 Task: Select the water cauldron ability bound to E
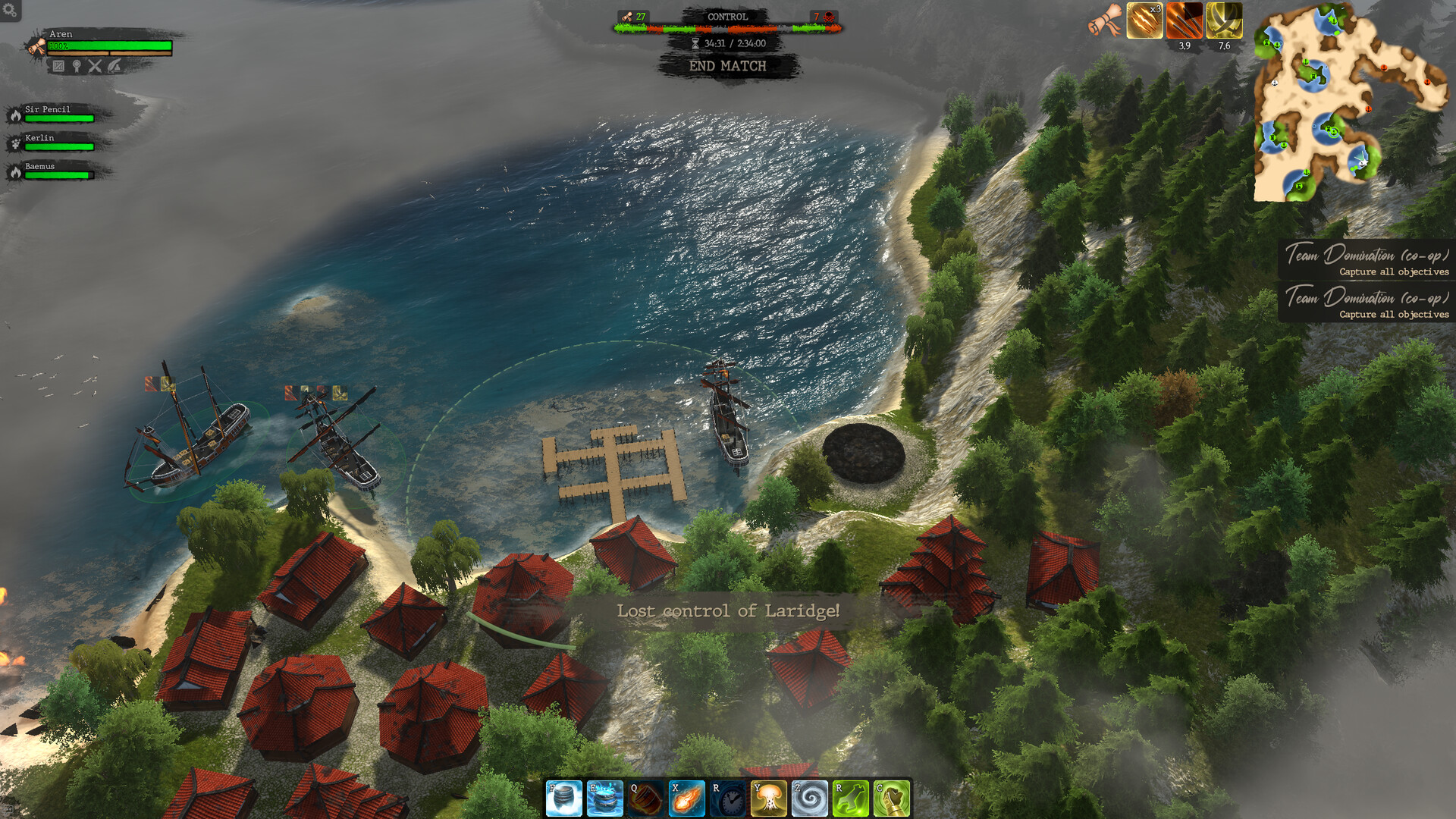click(606, 799)
